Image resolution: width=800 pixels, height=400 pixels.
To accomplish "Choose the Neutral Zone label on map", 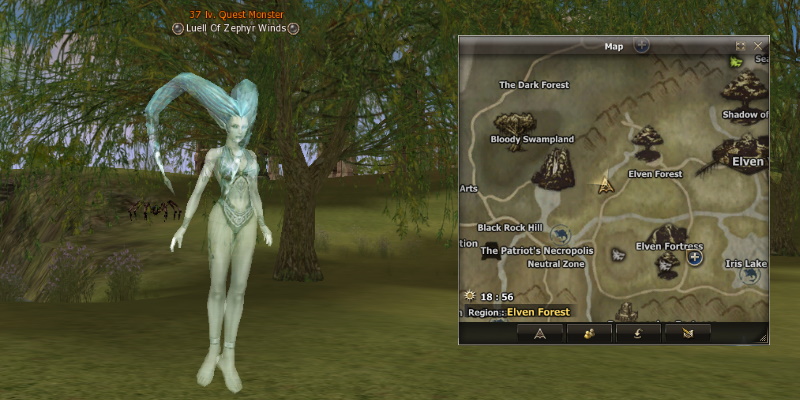I will 556,264.
